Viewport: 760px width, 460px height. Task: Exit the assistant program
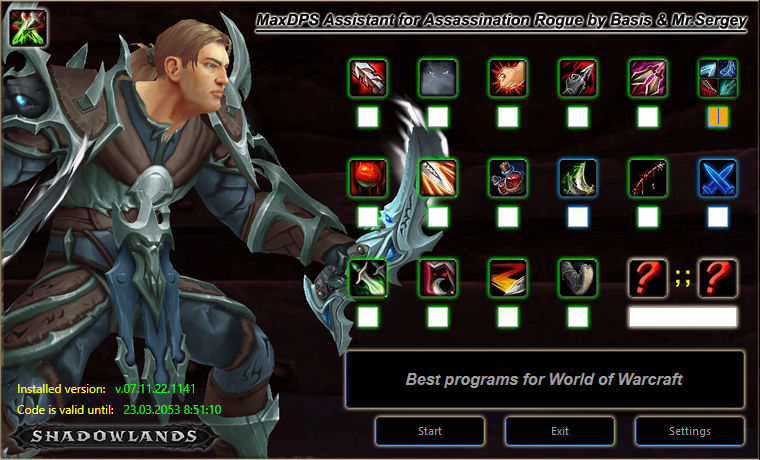(560, 431)
